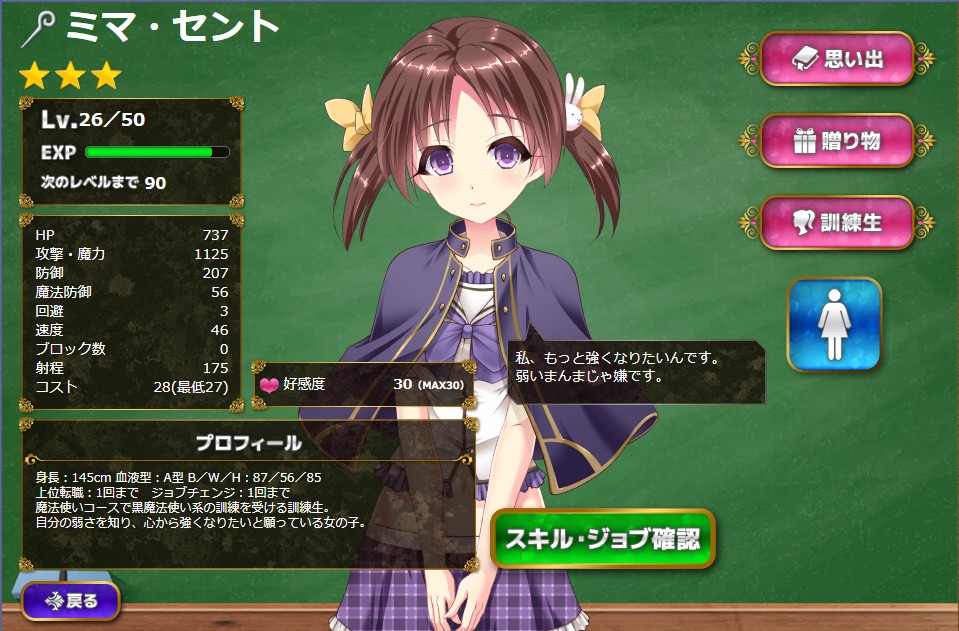Select the 訓練生 trainee button
The width and height of the screenshot is (959, 631).
tap(837, 222)
